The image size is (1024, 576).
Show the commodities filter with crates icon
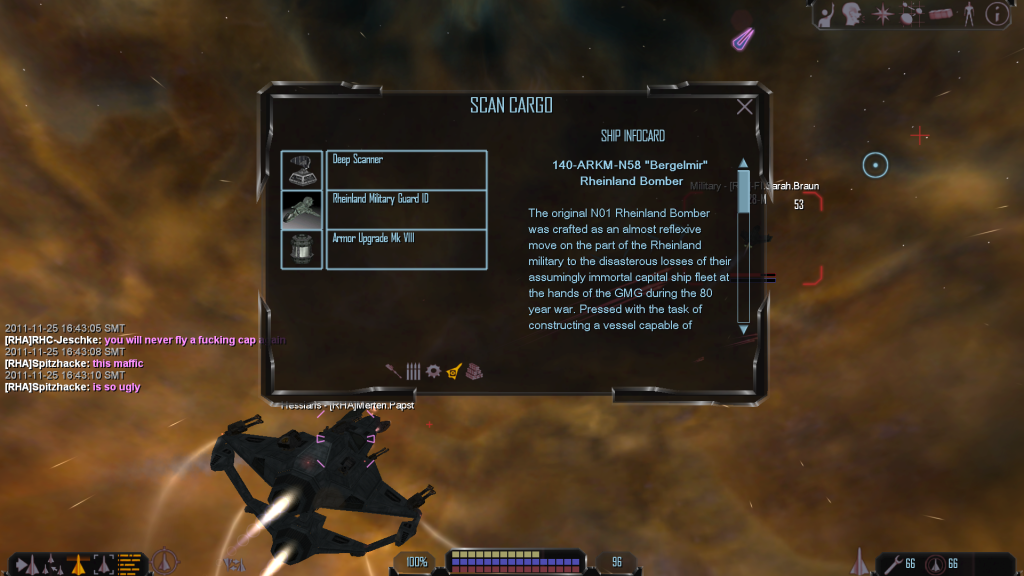[475, 370]
